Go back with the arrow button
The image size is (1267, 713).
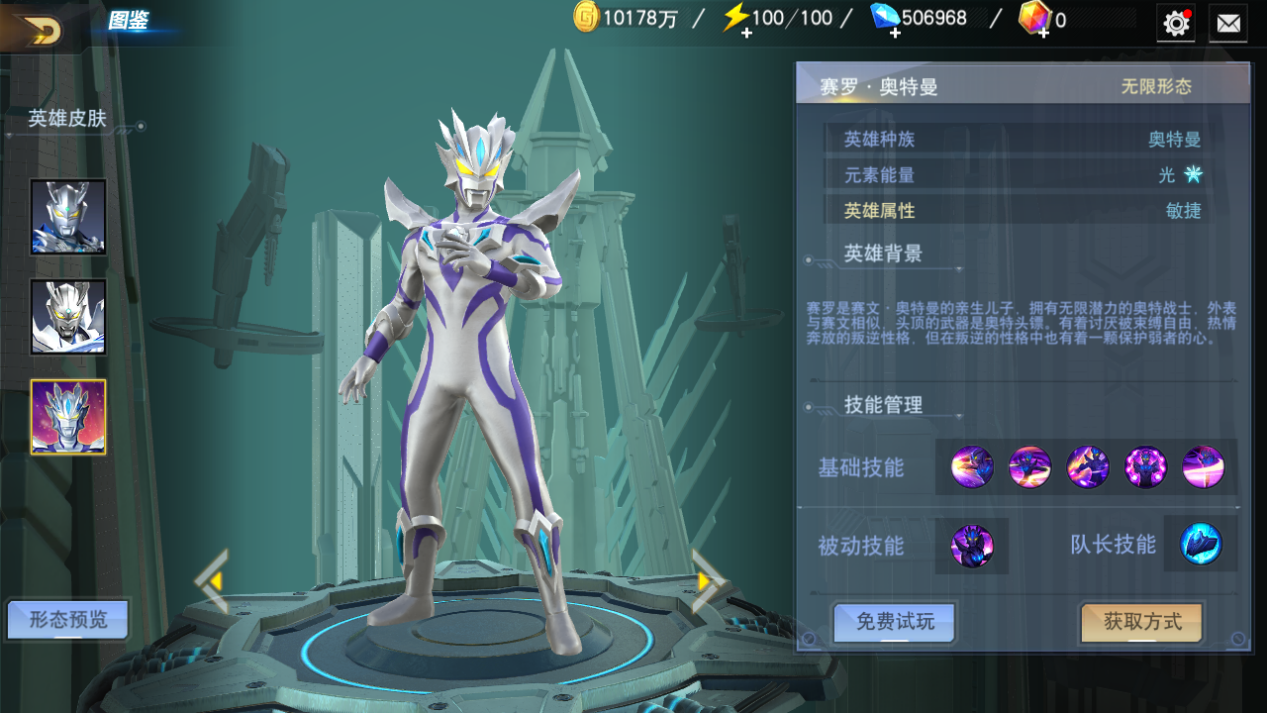point(40,29)
